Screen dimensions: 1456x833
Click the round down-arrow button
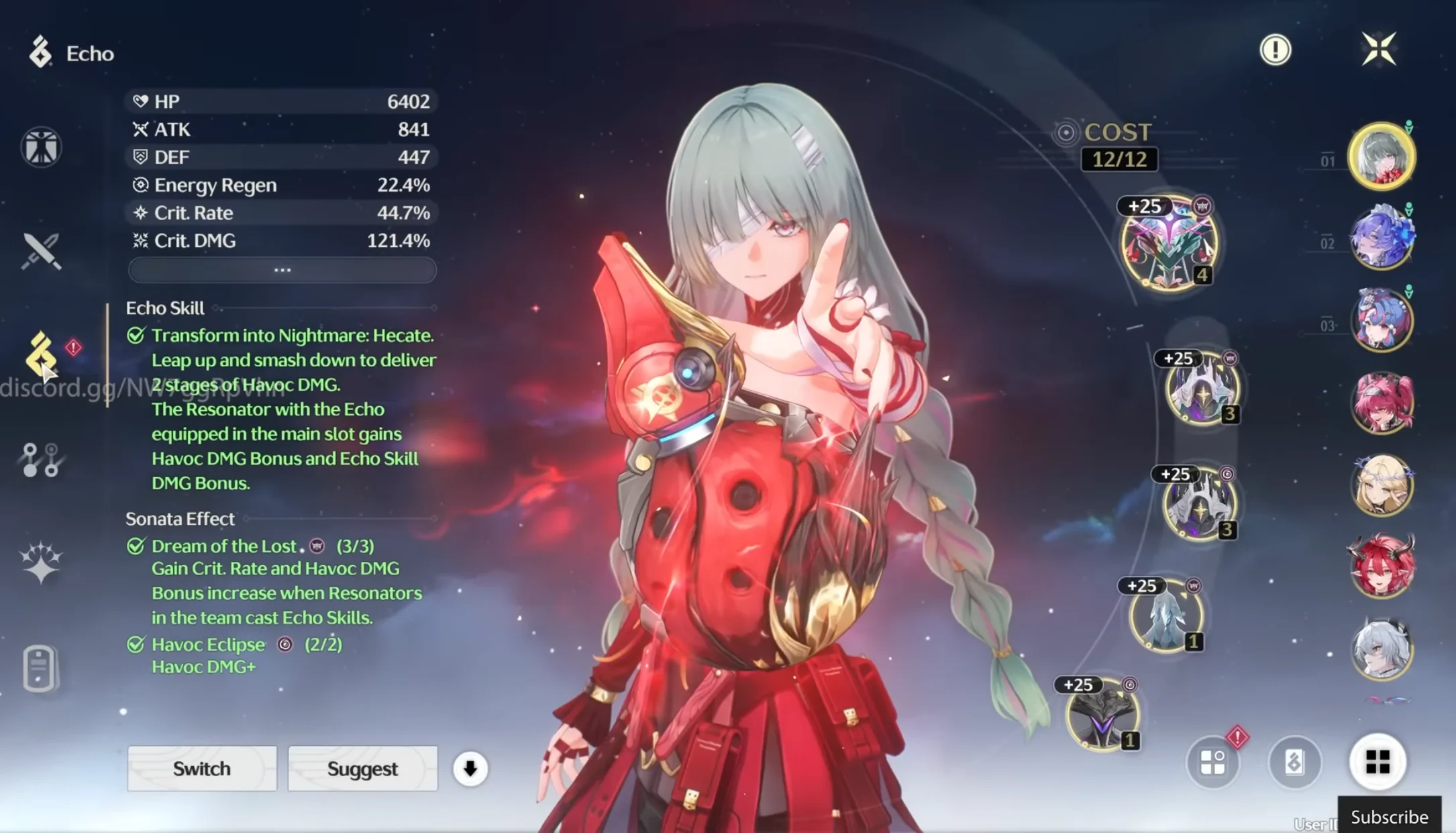click(x=470, y=769)
